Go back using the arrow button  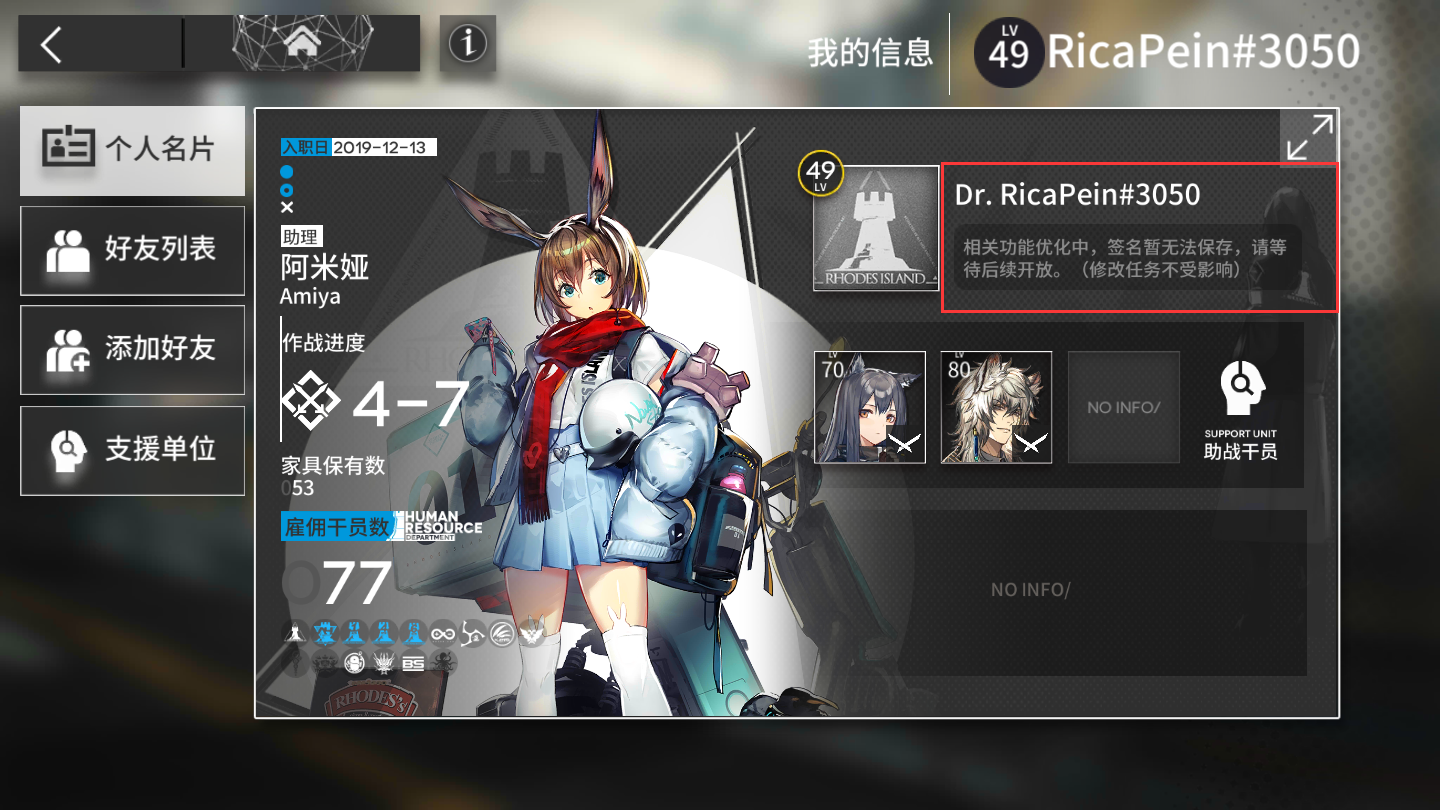click(52, 45)
